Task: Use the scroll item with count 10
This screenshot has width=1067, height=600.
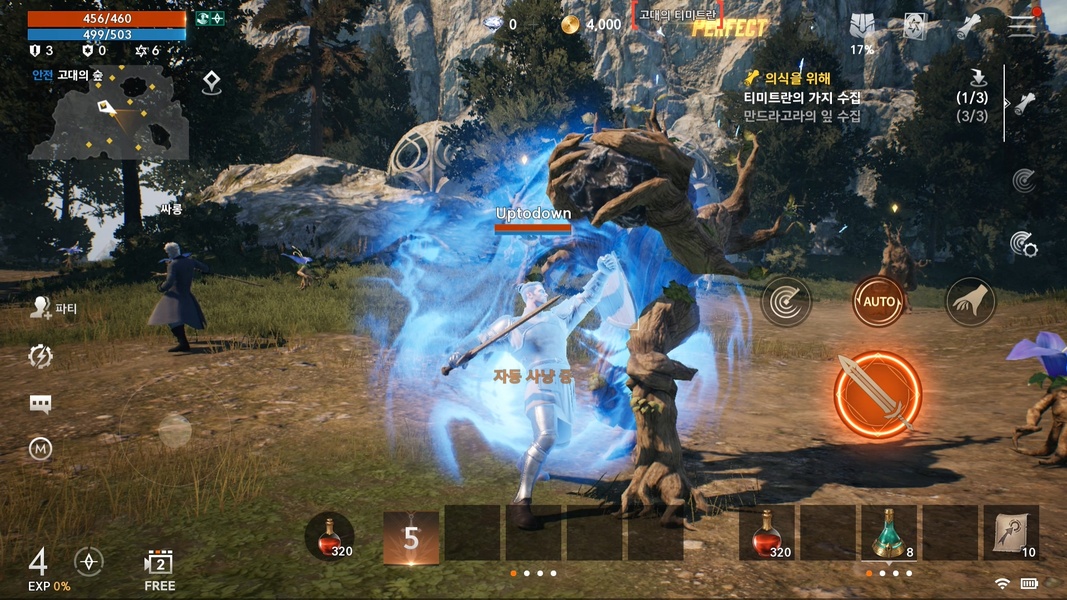Action: coord(1011,533)
